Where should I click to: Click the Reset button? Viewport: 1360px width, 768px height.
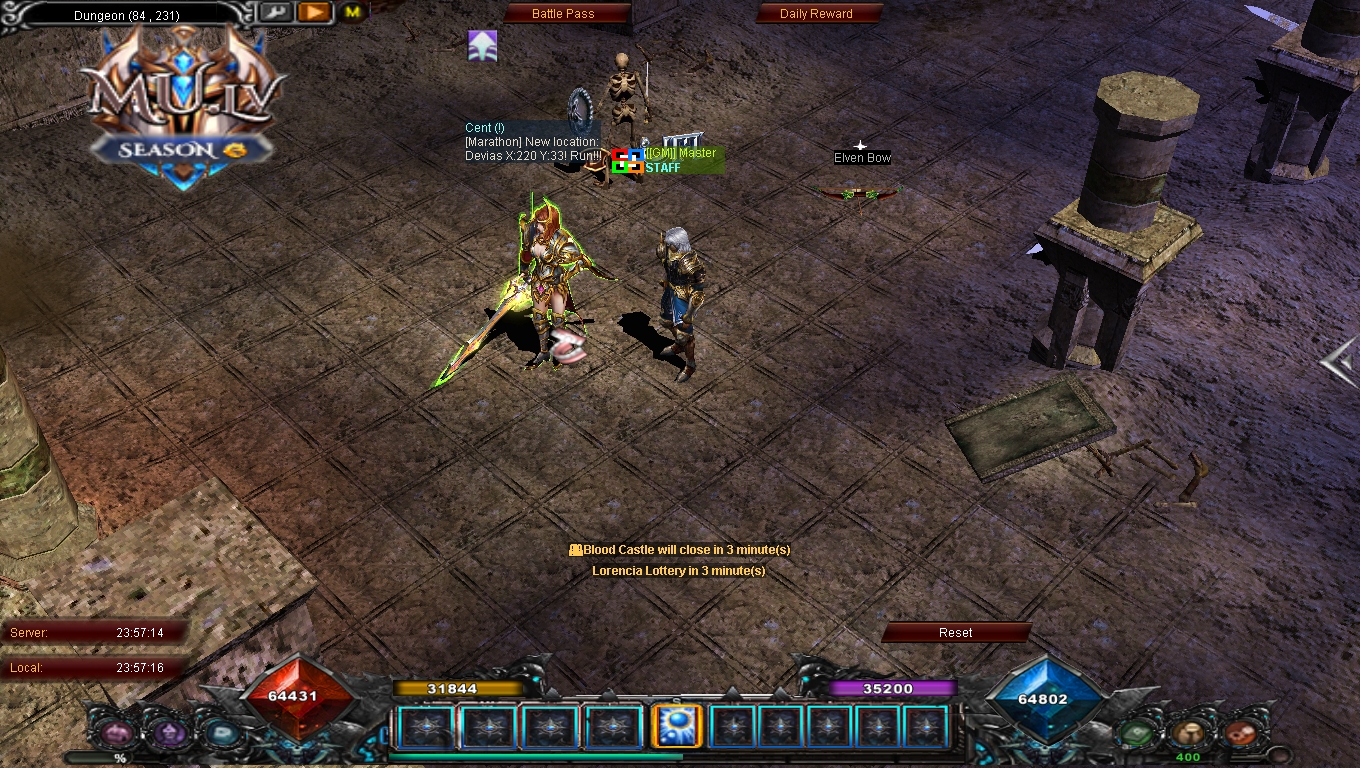tap(955, 632)
